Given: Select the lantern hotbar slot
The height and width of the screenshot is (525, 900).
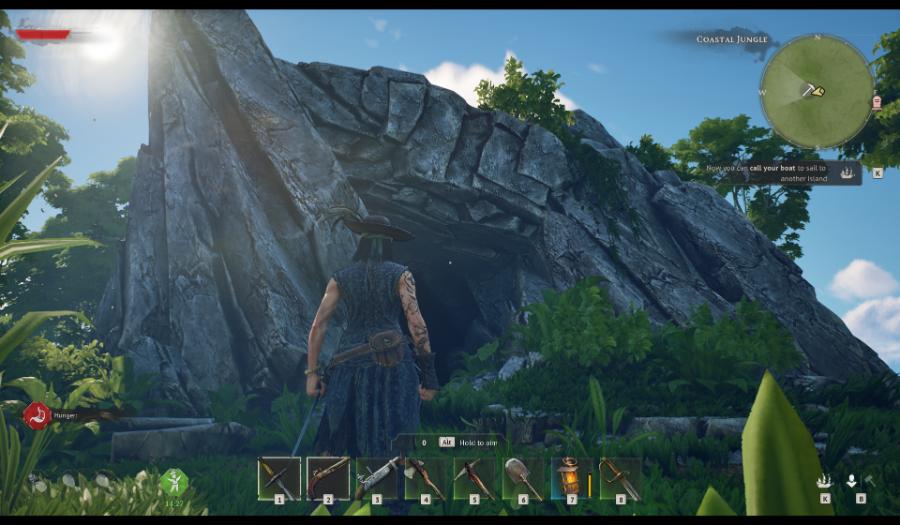Looking at the screenshot, I should [569, 478].
